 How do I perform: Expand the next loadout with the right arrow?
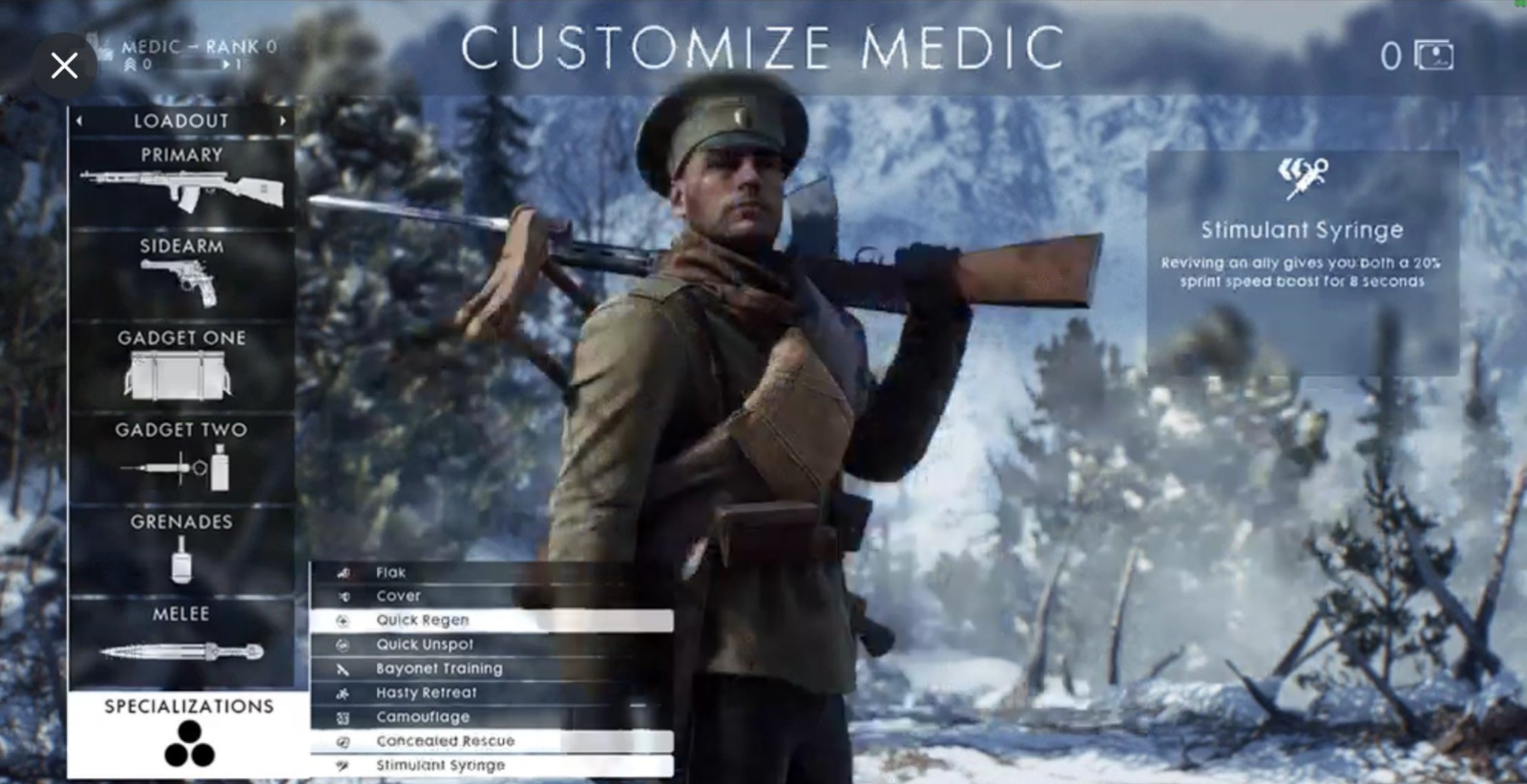click(282, 120)
